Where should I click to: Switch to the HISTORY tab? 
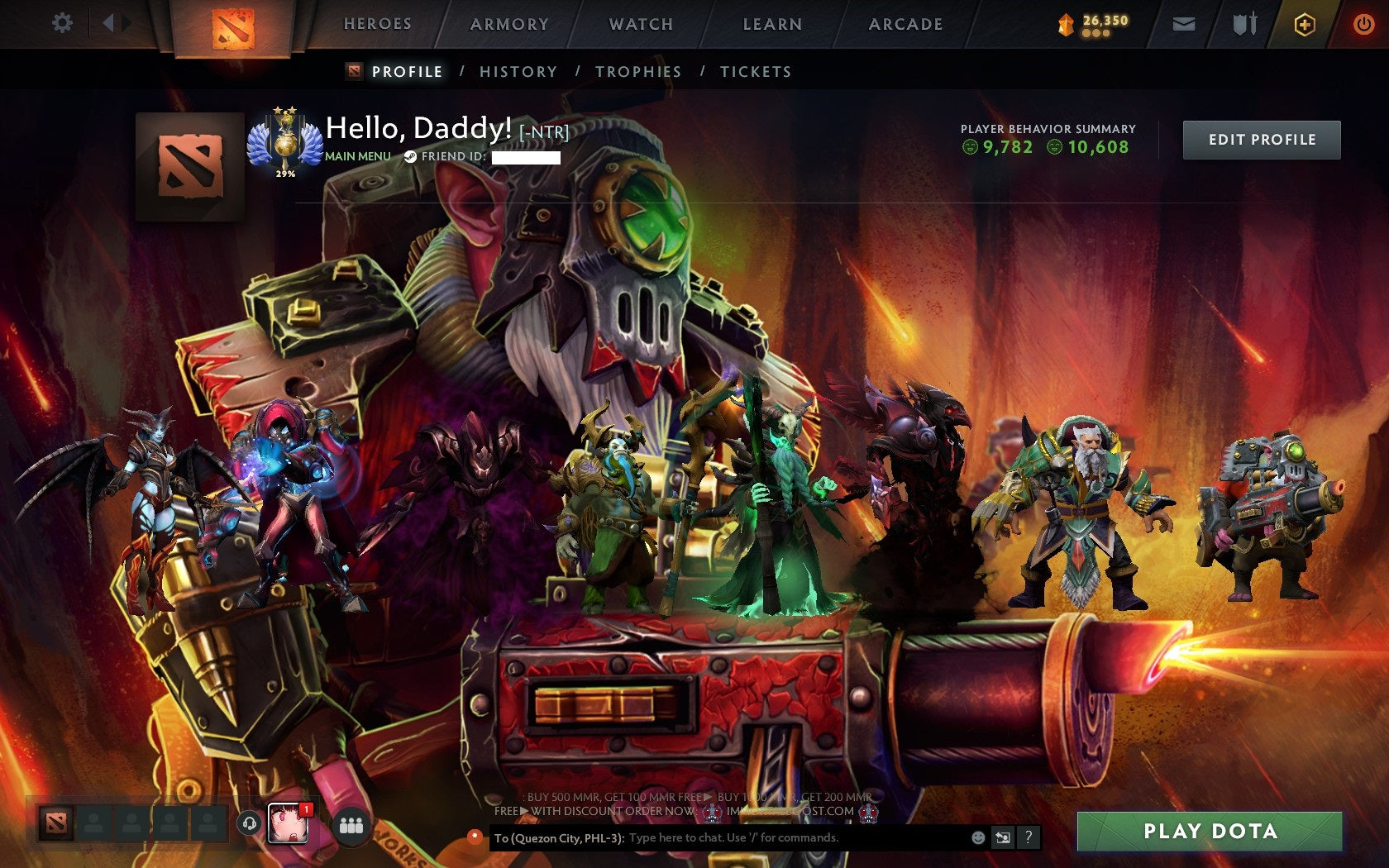coord(517,72)
